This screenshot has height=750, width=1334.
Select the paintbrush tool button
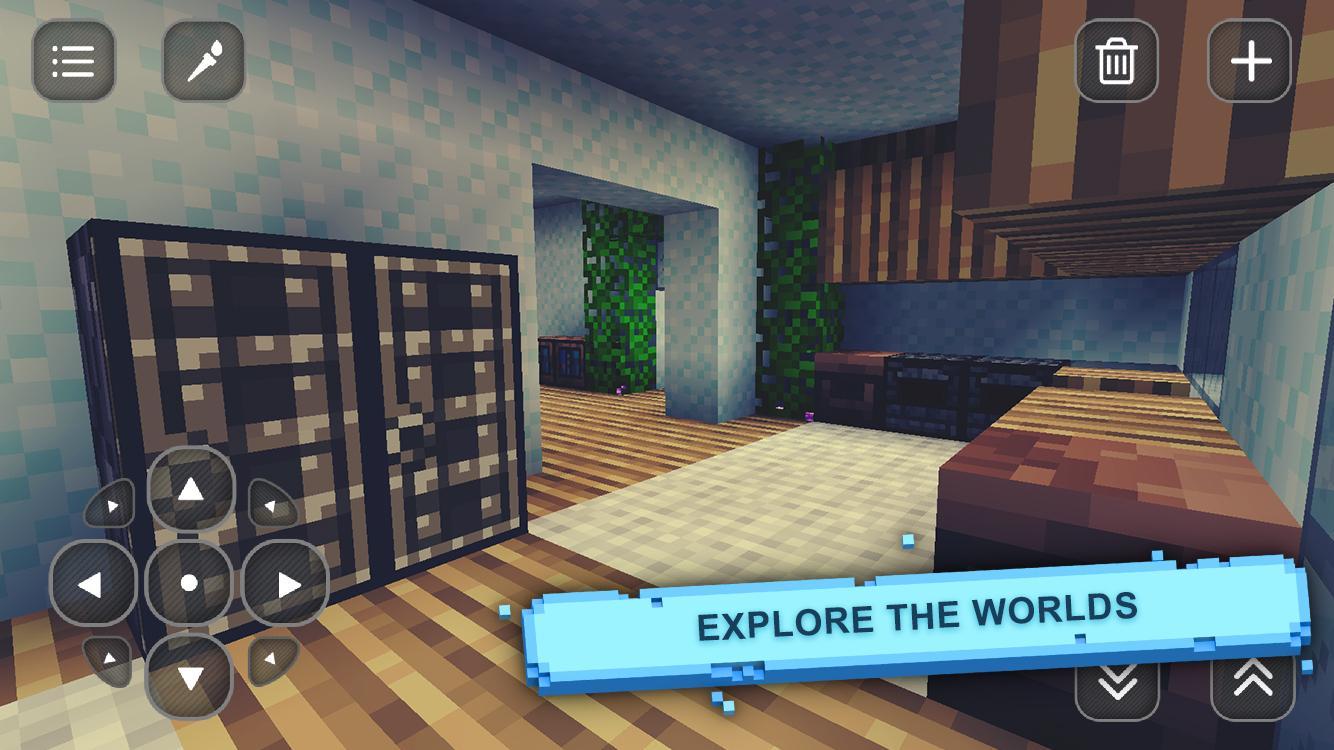pyautogui.click(x=204, y=62)
